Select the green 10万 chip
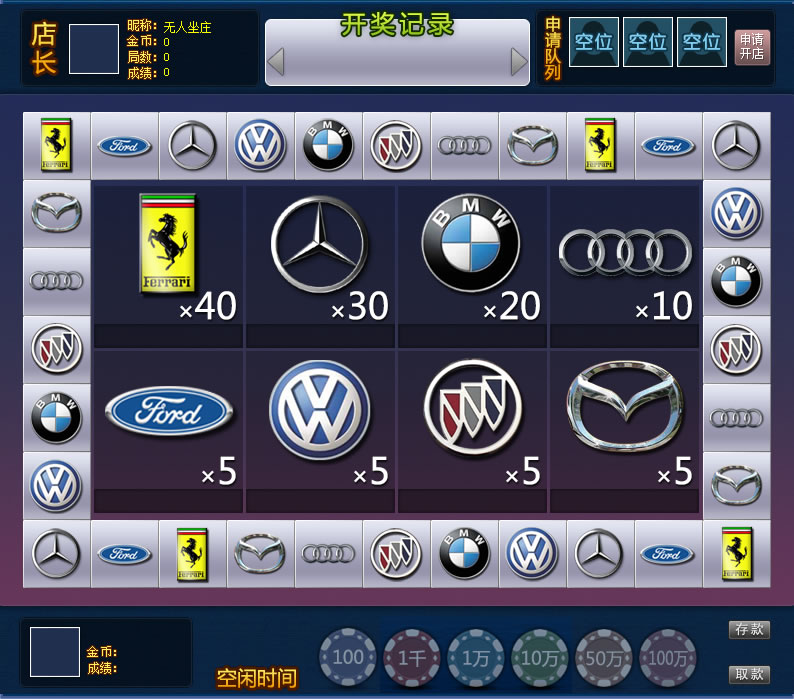The image size is (794, 699). pos(540,657)
